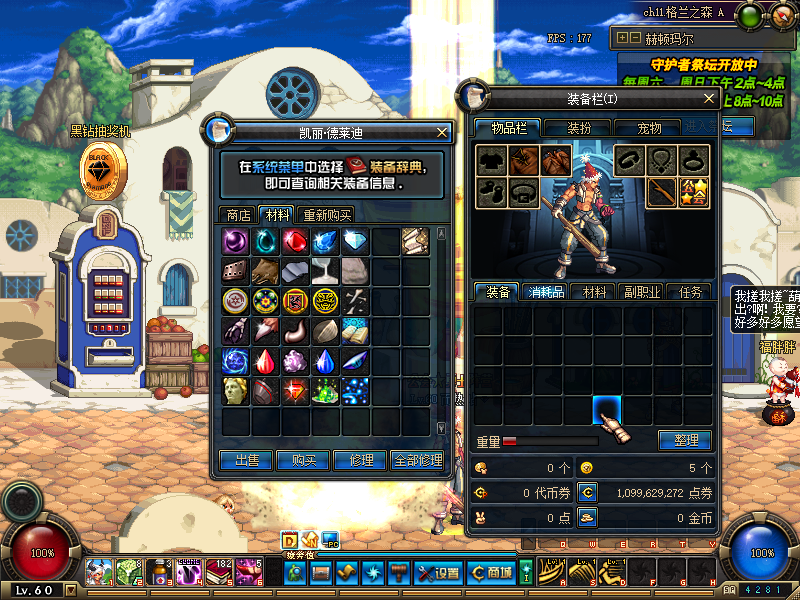Switch to the 商店 shop tab
Viewport: 800px width, 600px height.
pos(238,215)
